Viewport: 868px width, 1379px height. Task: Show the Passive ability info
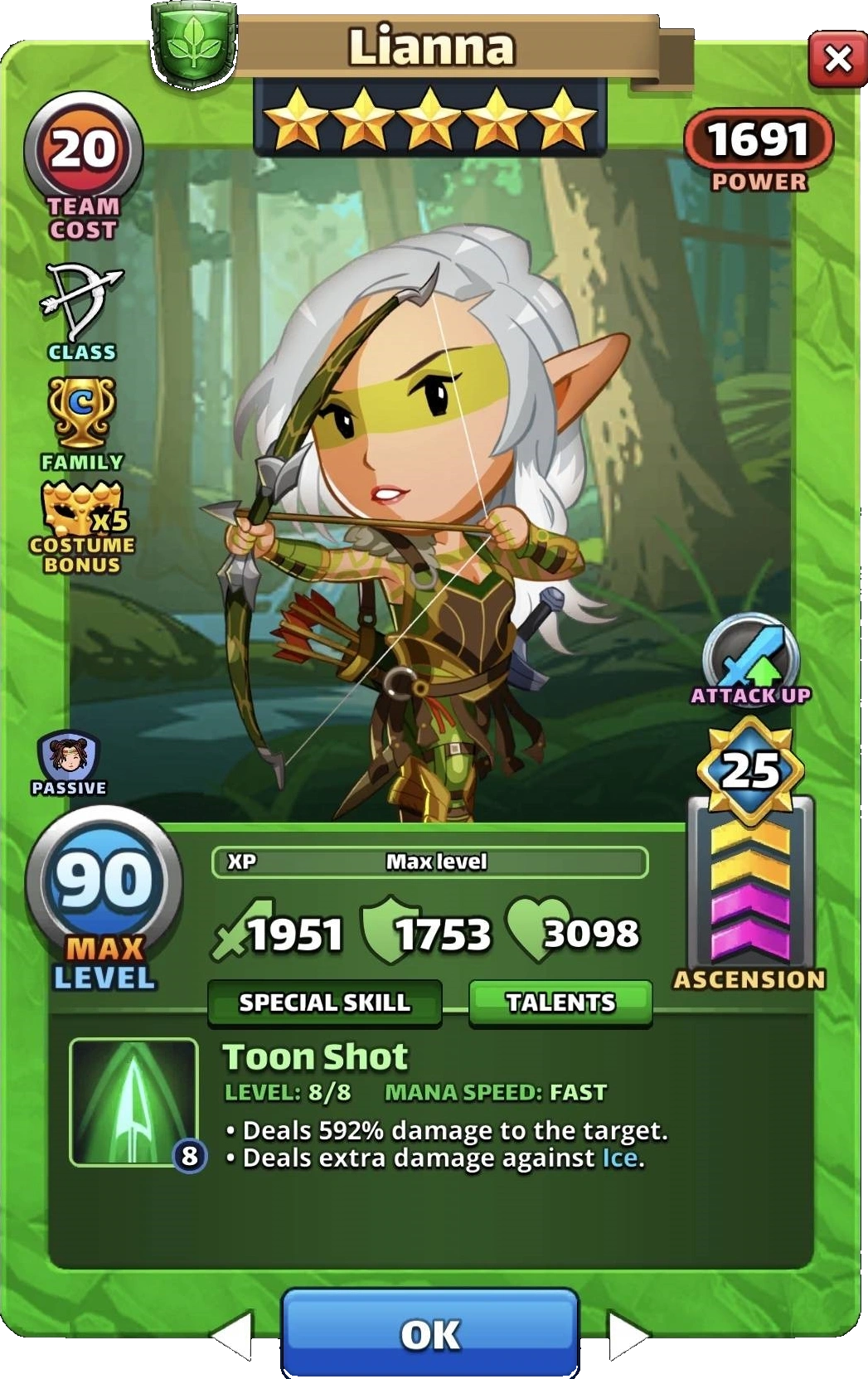[69, 756]
